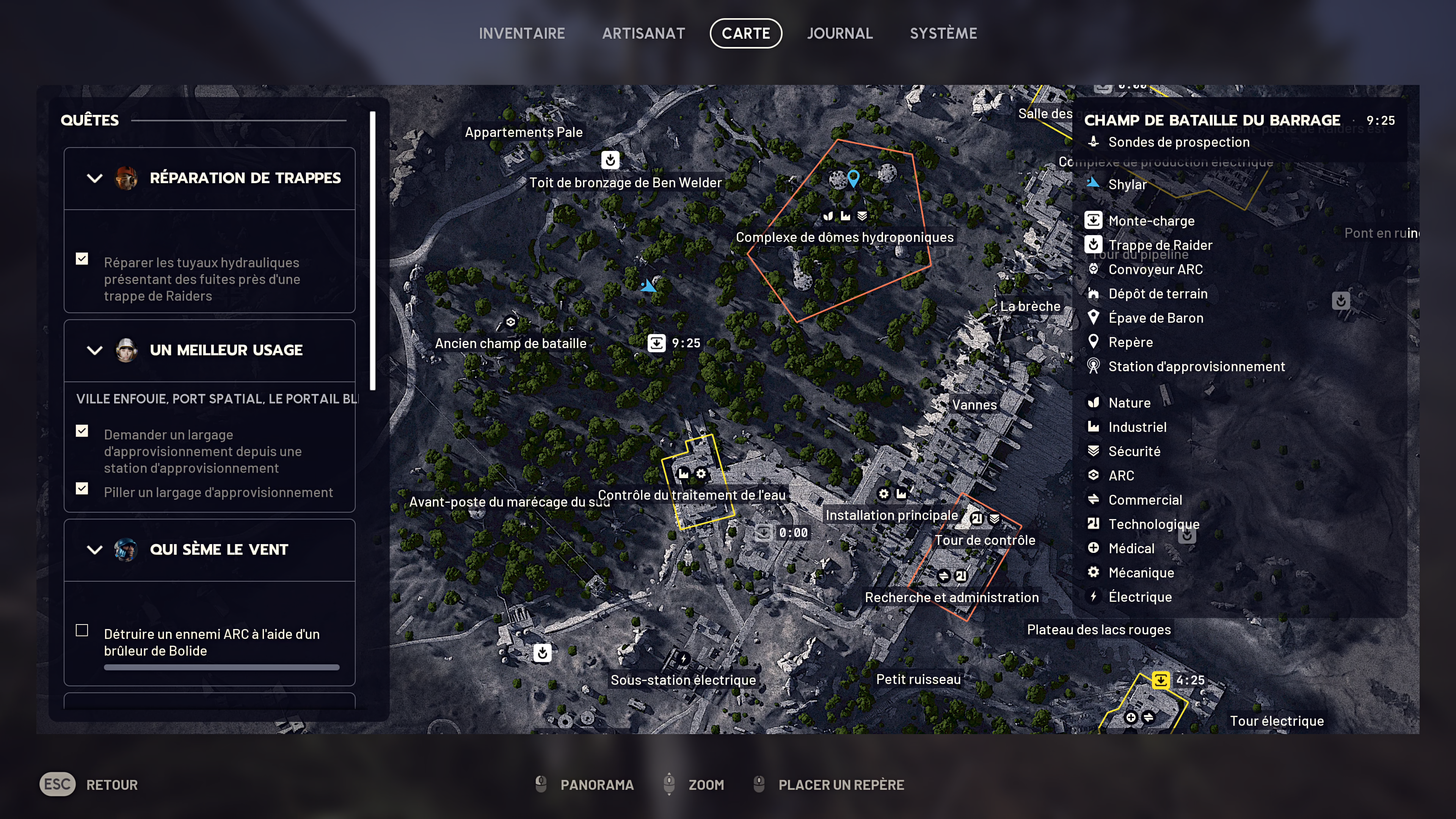This screenshot has width=1456, height=819.
Task: Click the Médical legend entry
Action: pos(1131,548)
